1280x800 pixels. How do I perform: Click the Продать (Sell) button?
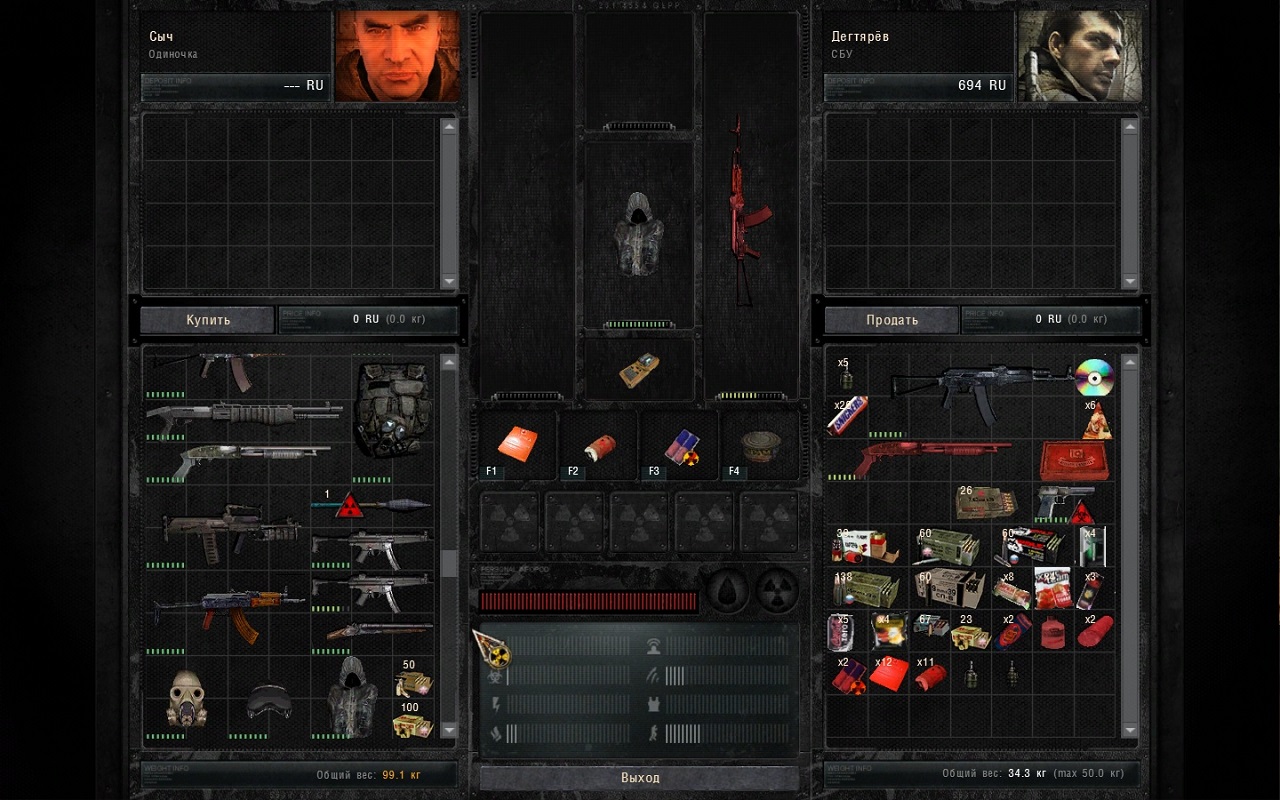[891, 320]
